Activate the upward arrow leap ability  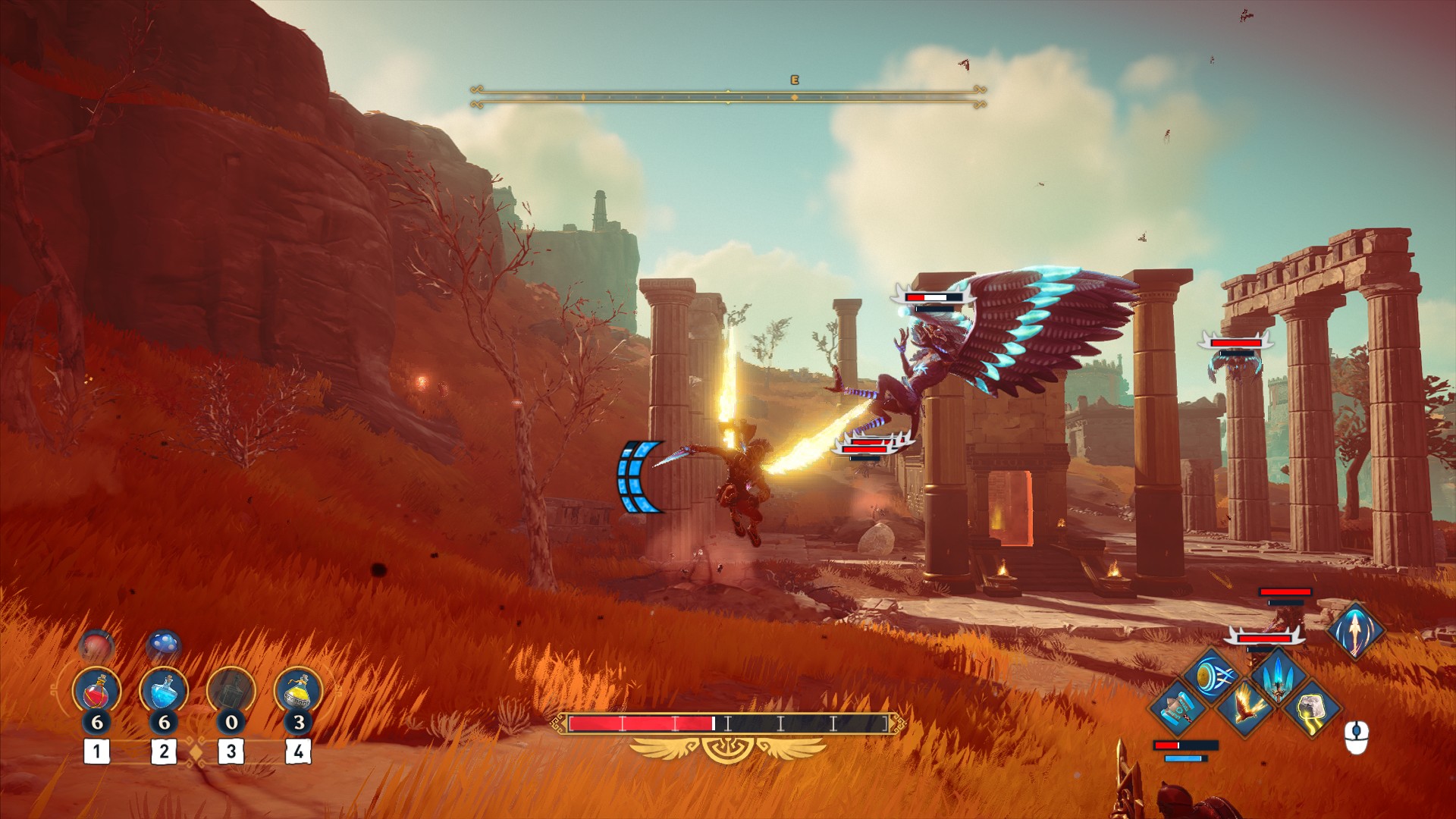(1355, 630)
